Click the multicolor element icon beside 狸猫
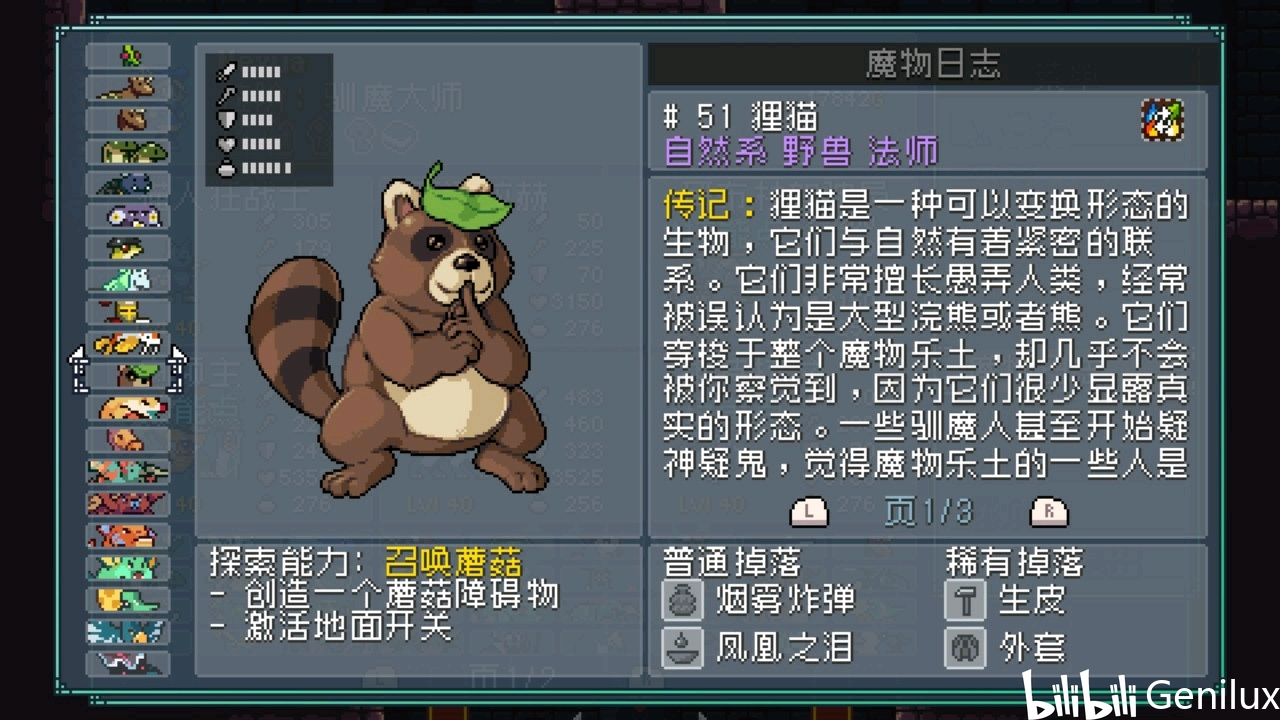1280x720 pixels. pos(1162,120)
